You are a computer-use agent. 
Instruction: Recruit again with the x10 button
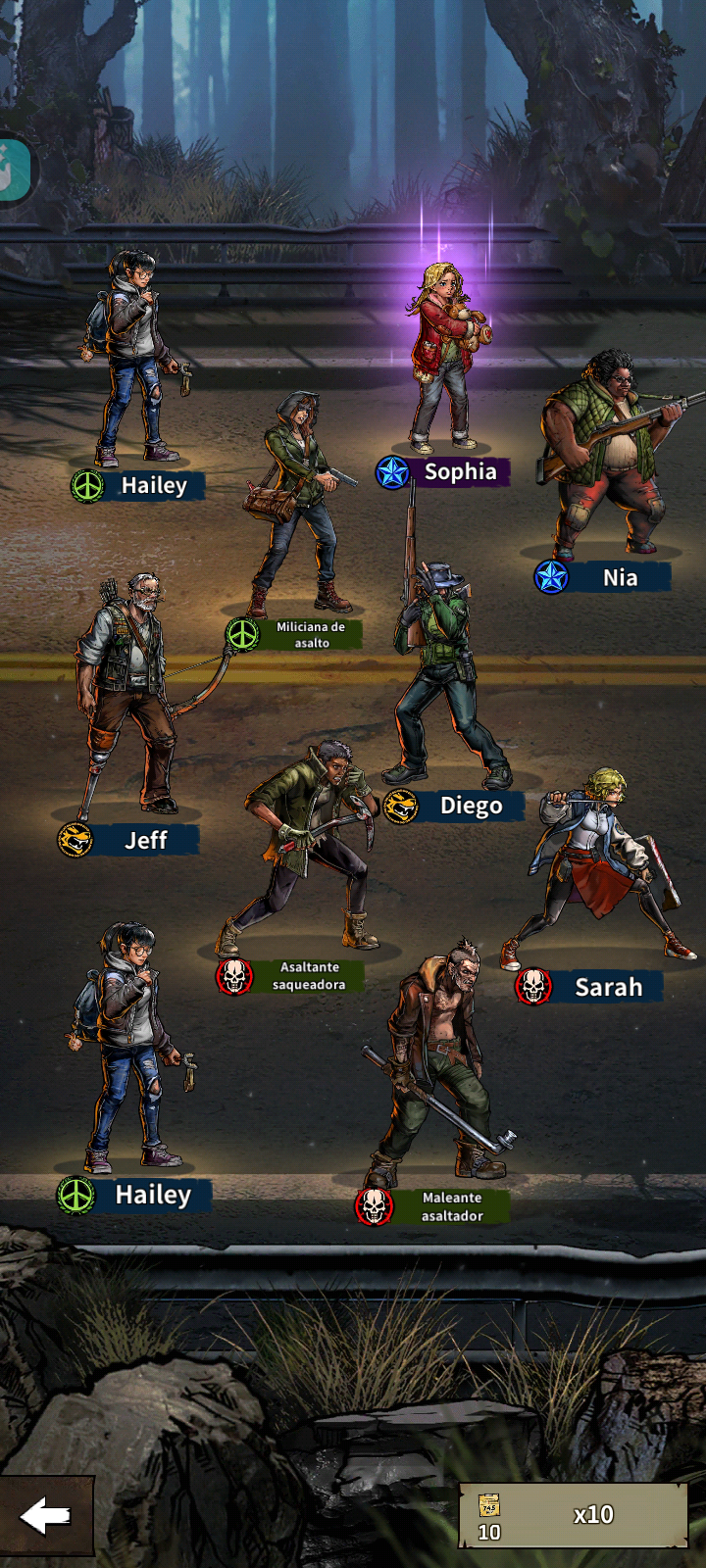(574, 1515)
